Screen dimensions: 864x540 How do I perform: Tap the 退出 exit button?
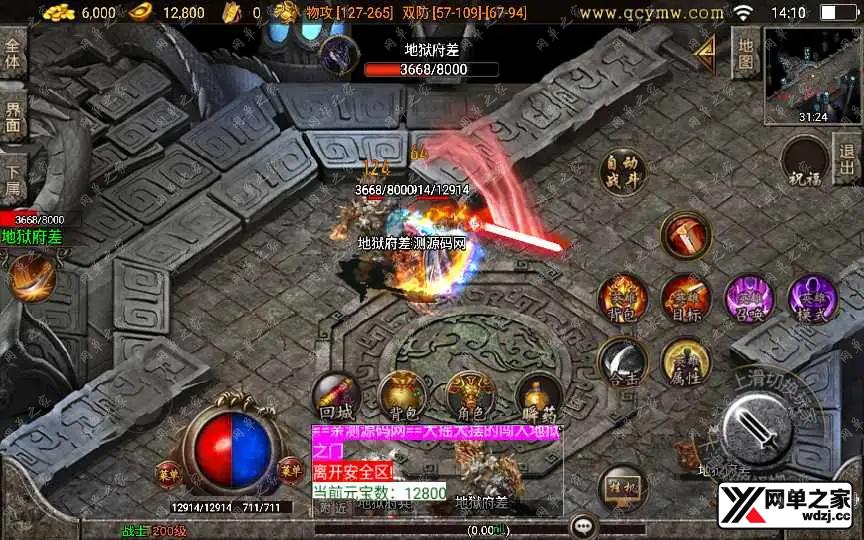click(847, 160)
